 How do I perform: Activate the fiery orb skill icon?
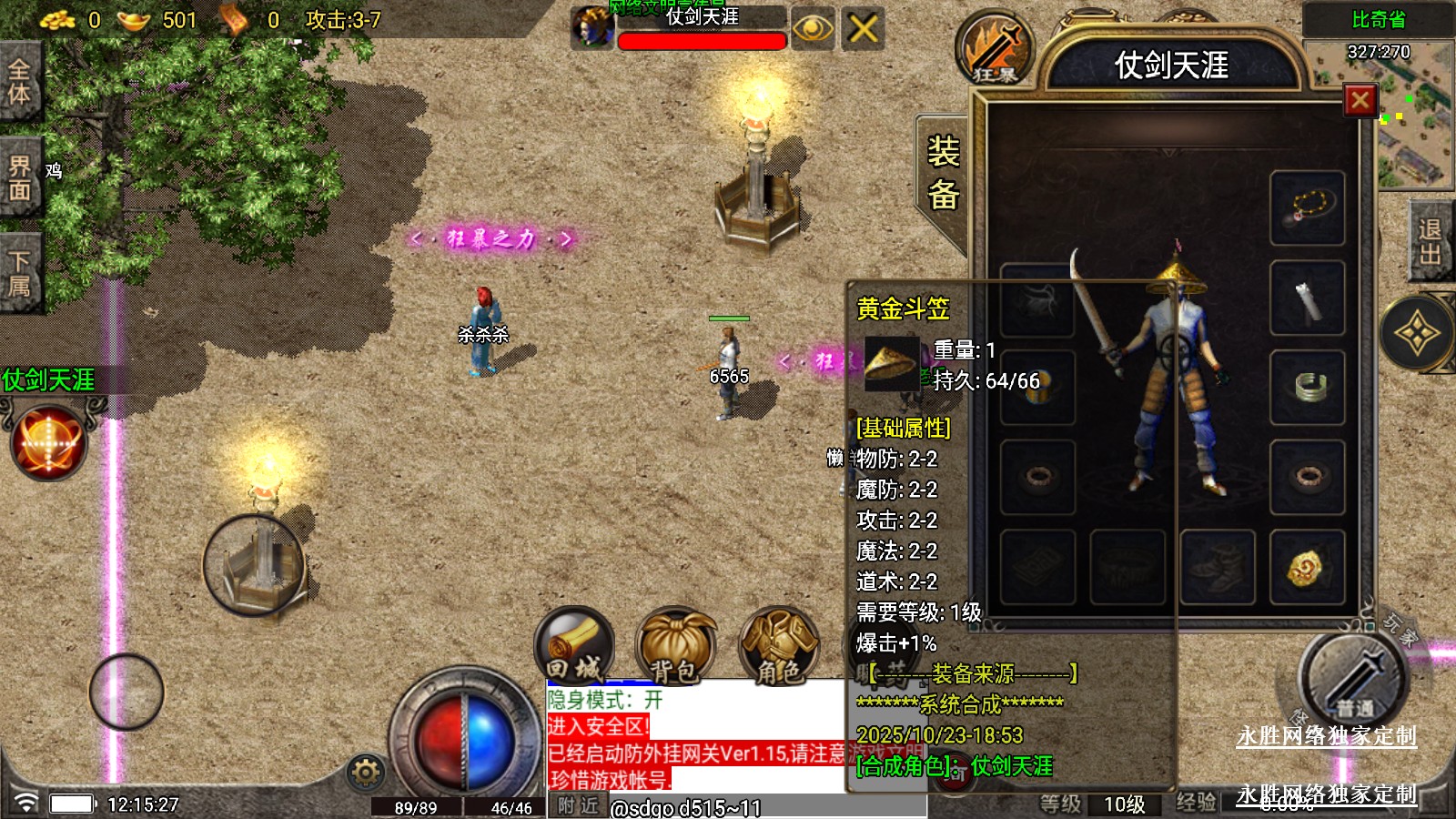click(48, 443)
